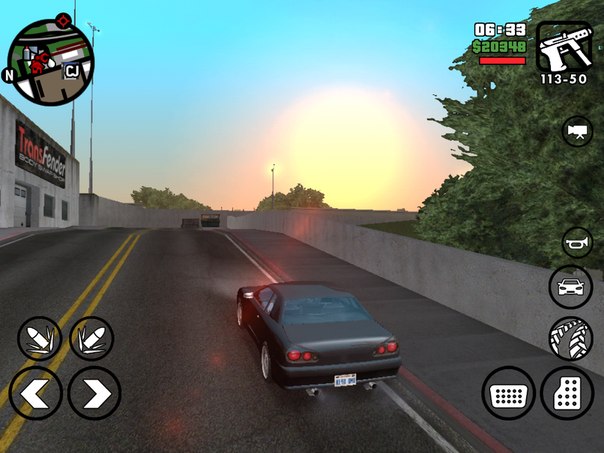
Task: Activate the handbrake tire button
Action: pos(570,338)
